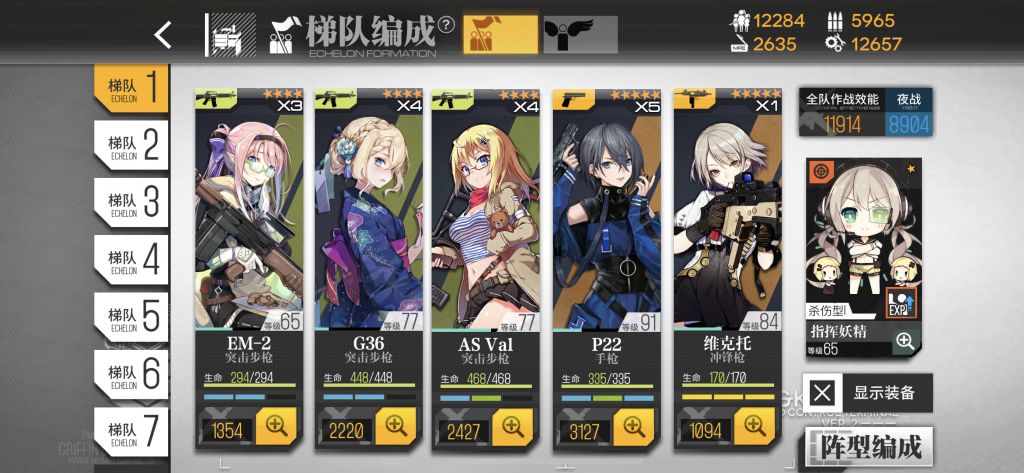Pick the P22 handgun character card
The height and width of the screenshot is (473, 1024).
[x=607, y=220]
